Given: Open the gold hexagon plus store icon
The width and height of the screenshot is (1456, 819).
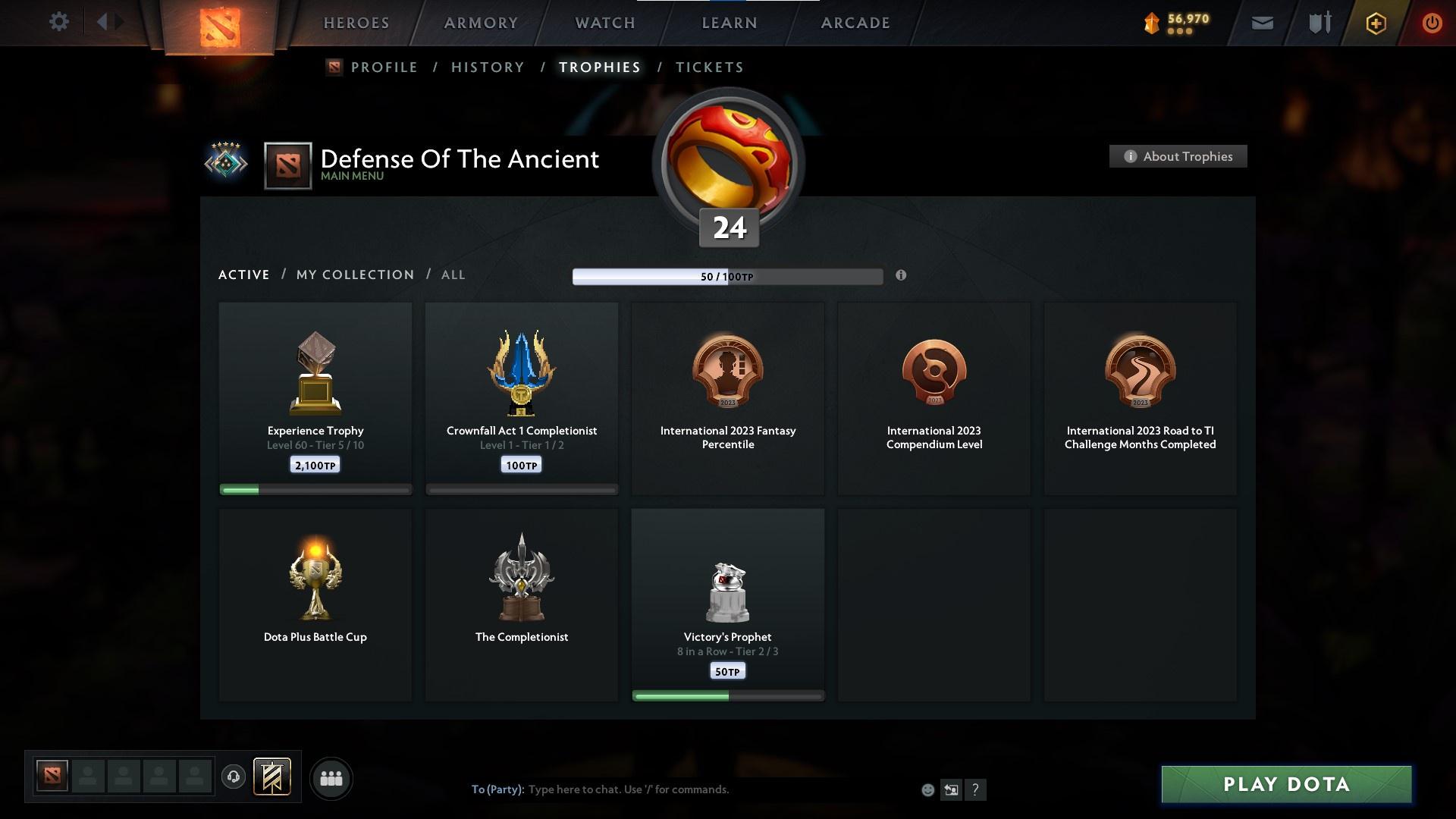Looking at the screenshot, I should point(1375,23).
